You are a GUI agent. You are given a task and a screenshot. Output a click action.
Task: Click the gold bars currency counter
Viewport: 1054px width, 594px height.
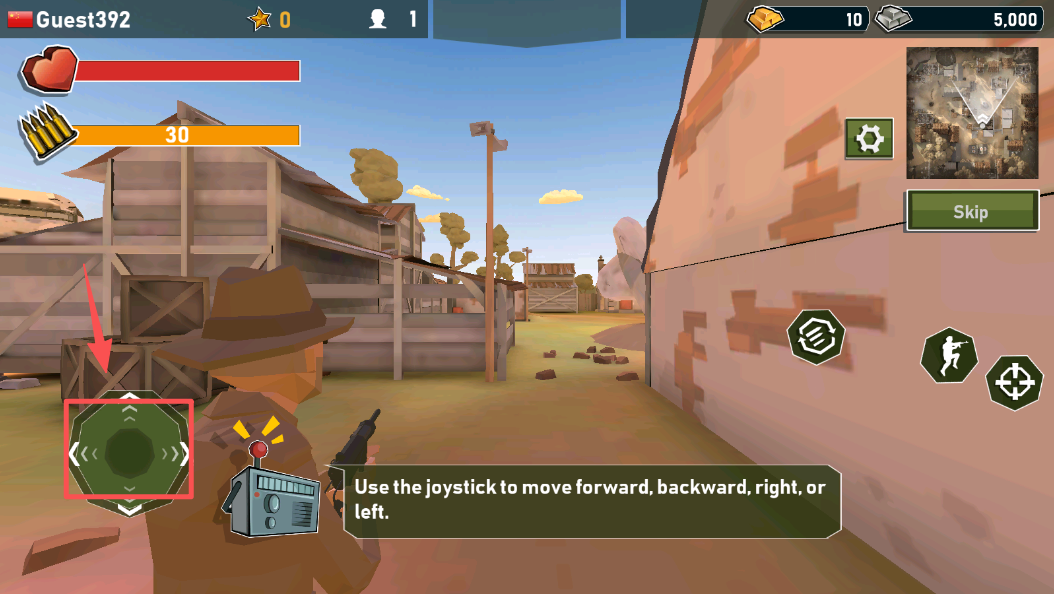[807, 19]
